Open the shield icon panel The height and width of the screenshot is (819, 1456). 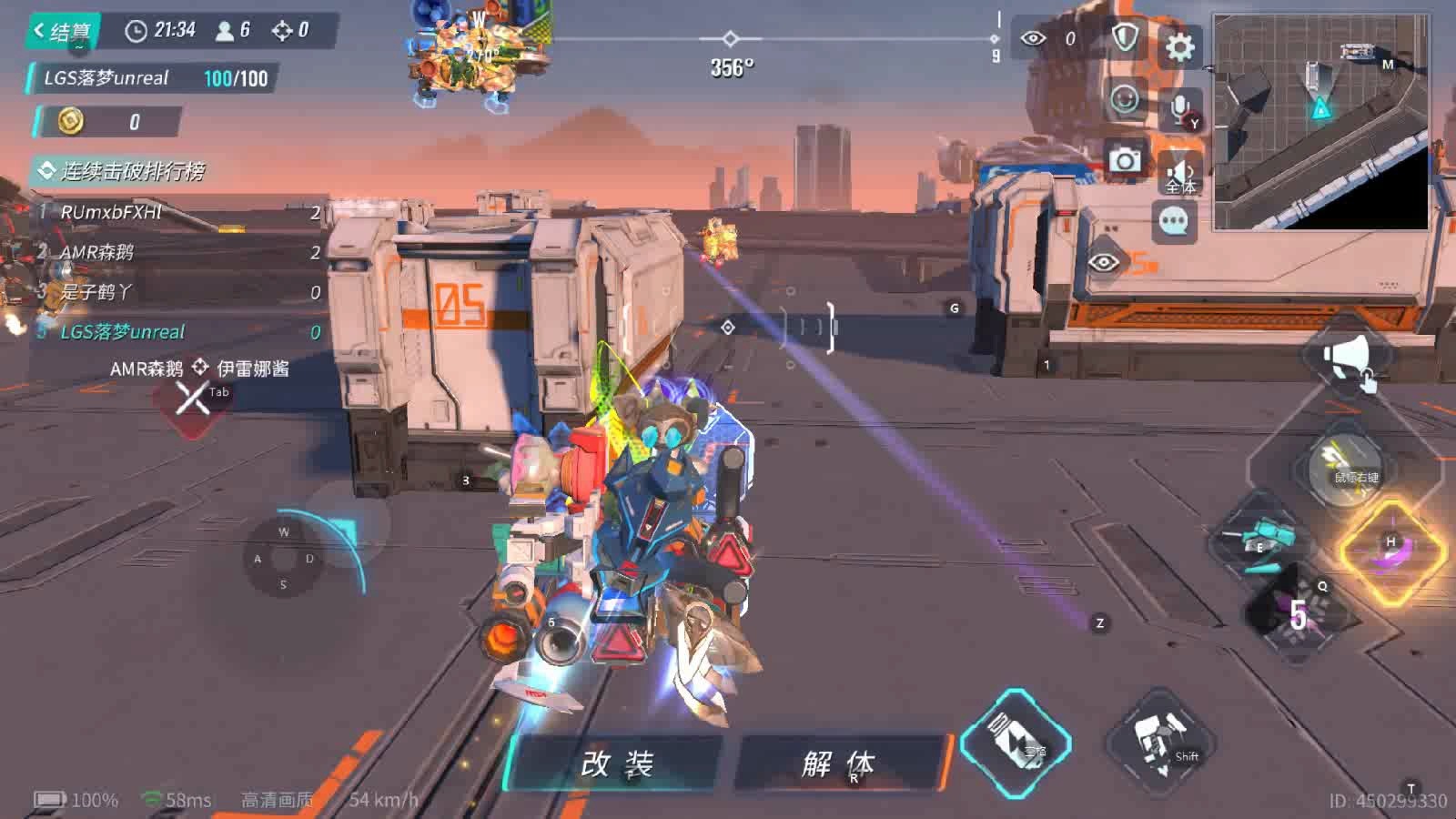(x=1126, y=39)
